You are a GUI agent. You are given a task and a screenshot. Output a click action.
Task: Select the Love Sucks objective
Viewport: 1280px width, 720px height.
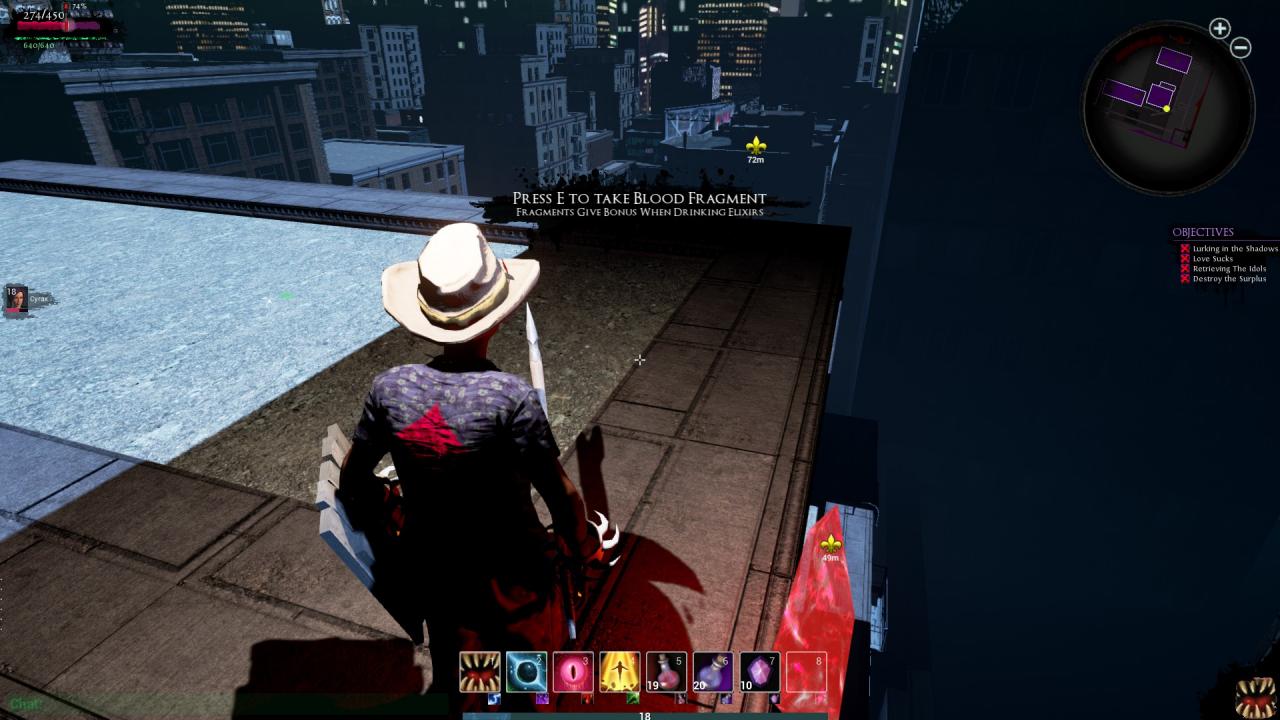click(1212, 259)
